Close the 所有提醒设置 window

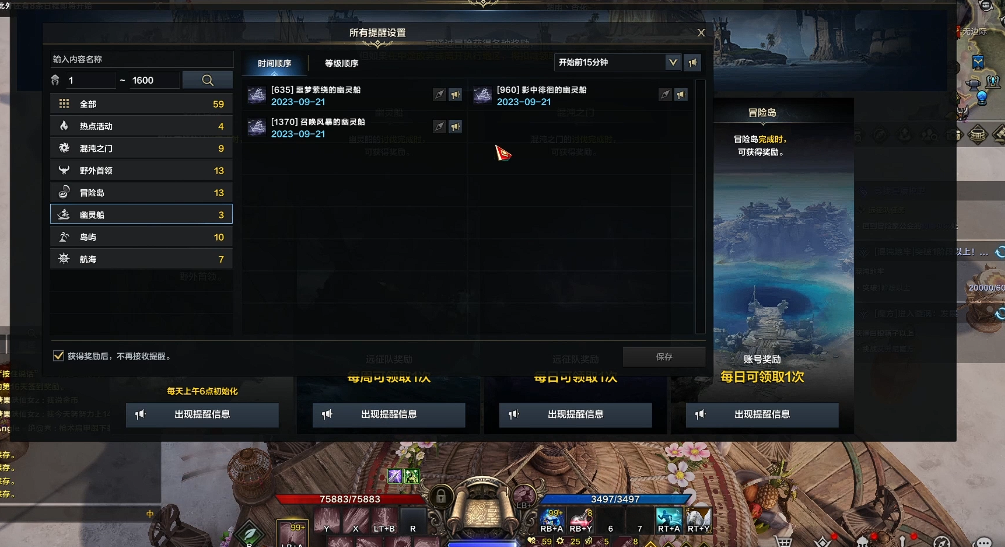point(701,33)
